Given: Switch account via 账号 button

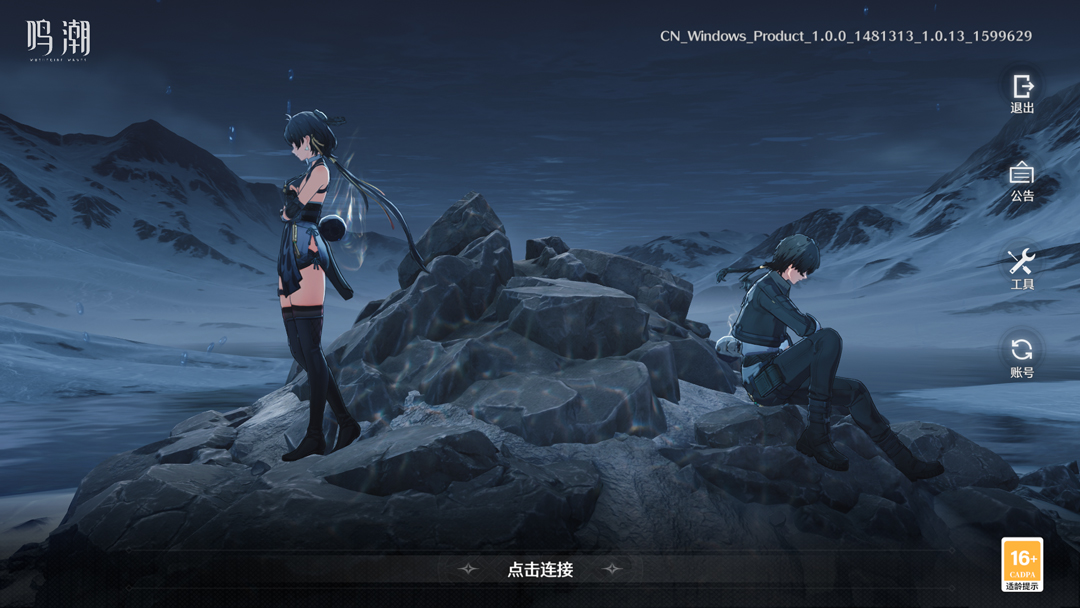Looking at the screenshot, I should pyautogui.click(x=1022, y=356).
